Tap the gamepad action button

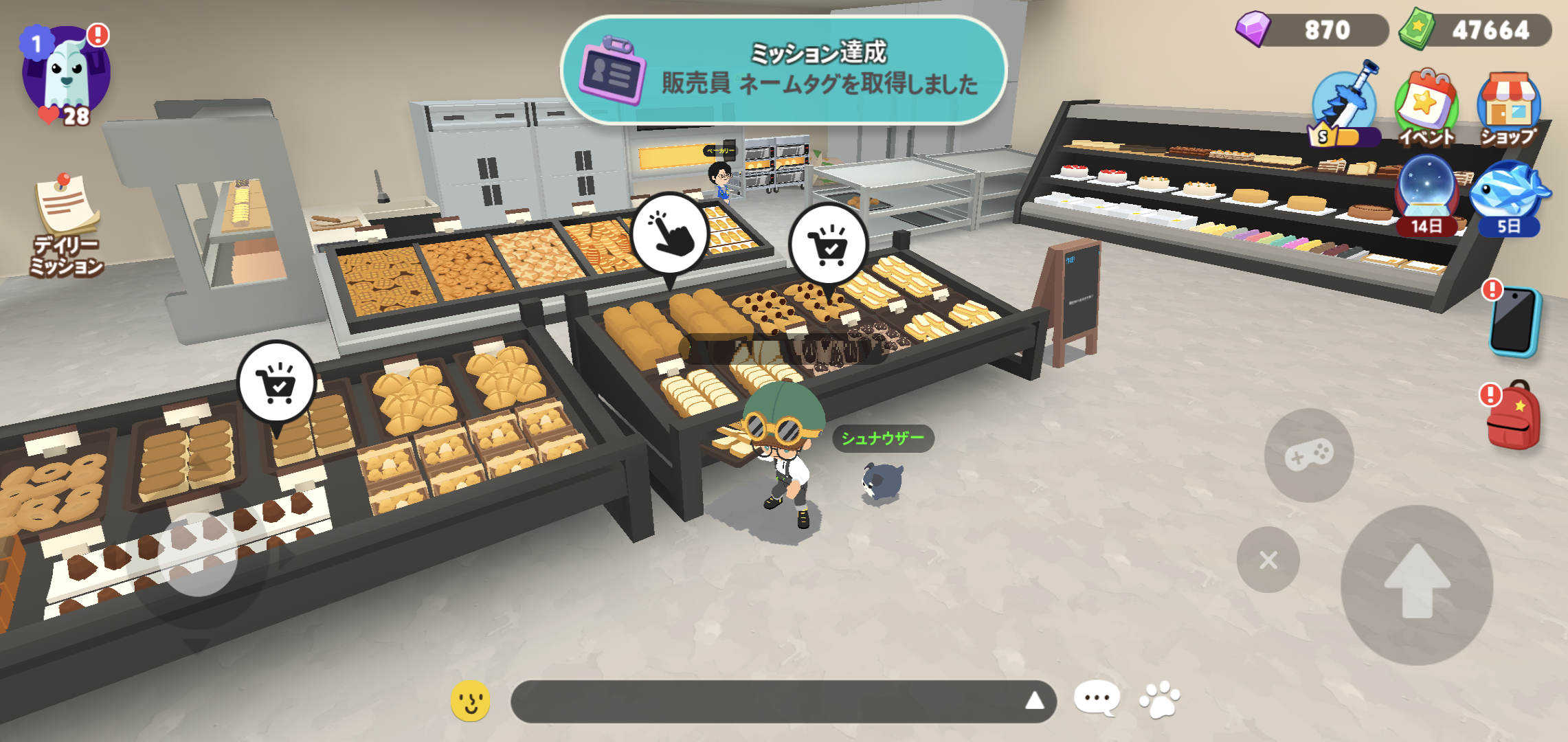click(x=1309, y=455)
